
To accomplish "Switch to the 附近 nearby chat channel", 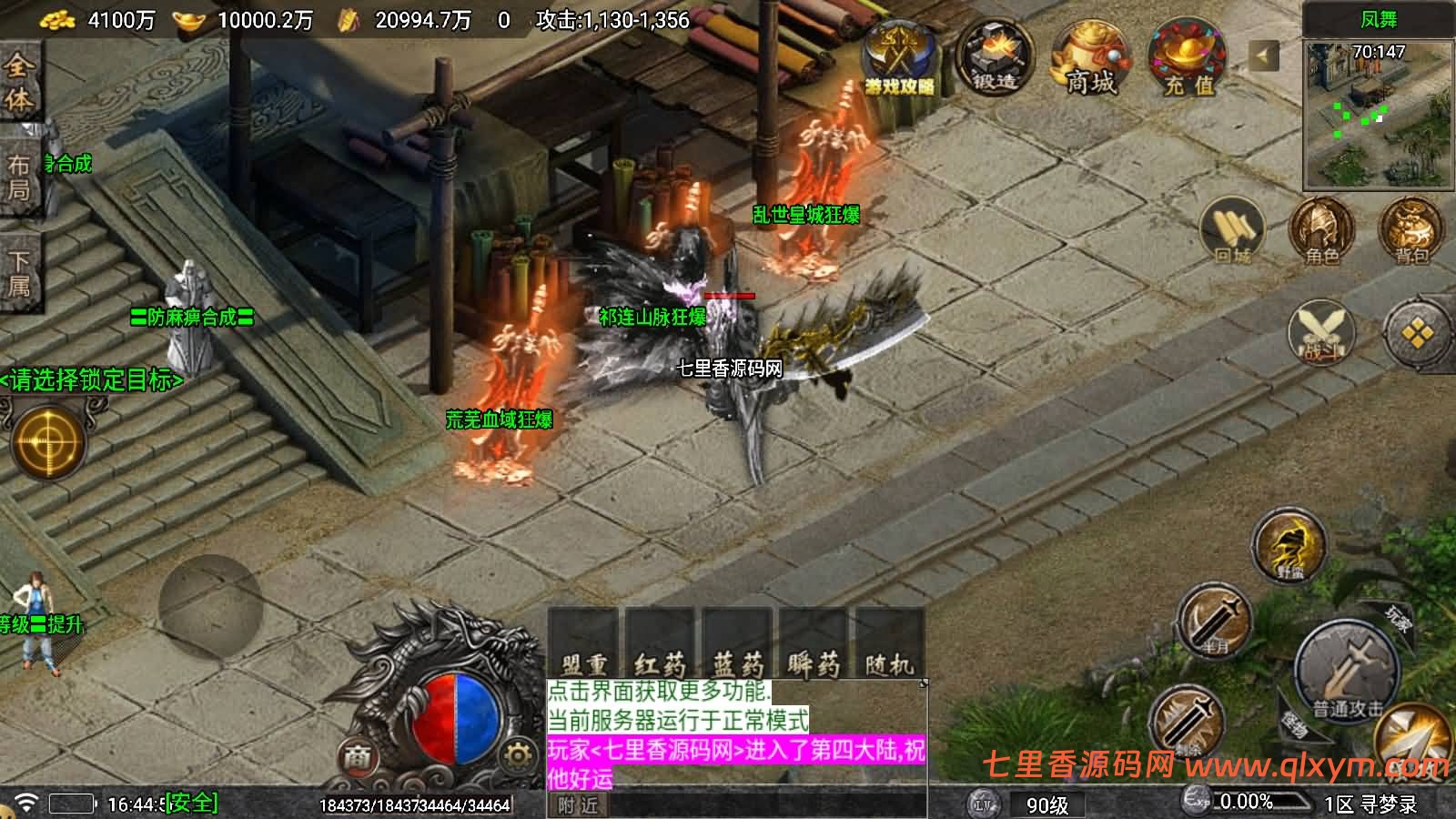I will click(x=579, y=805).
